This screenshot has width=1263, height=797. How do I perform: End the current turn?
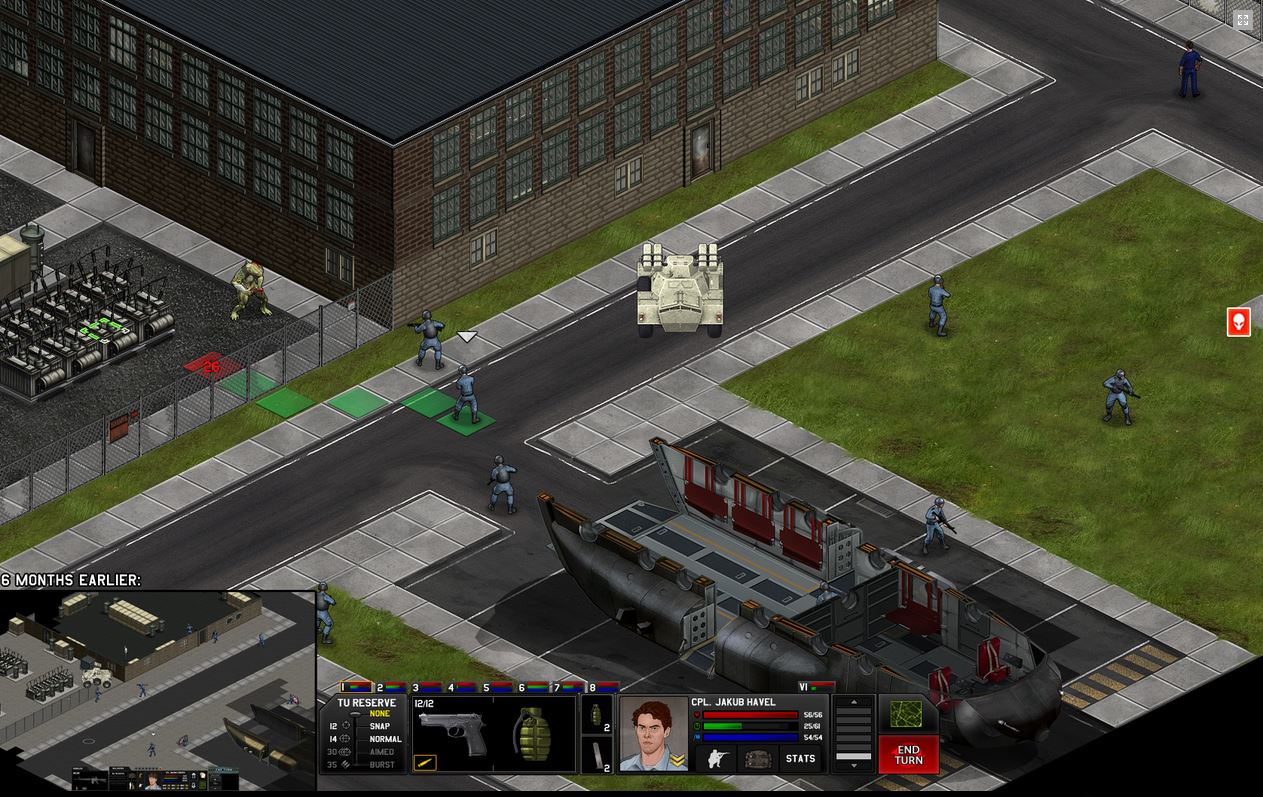[908, 754]
